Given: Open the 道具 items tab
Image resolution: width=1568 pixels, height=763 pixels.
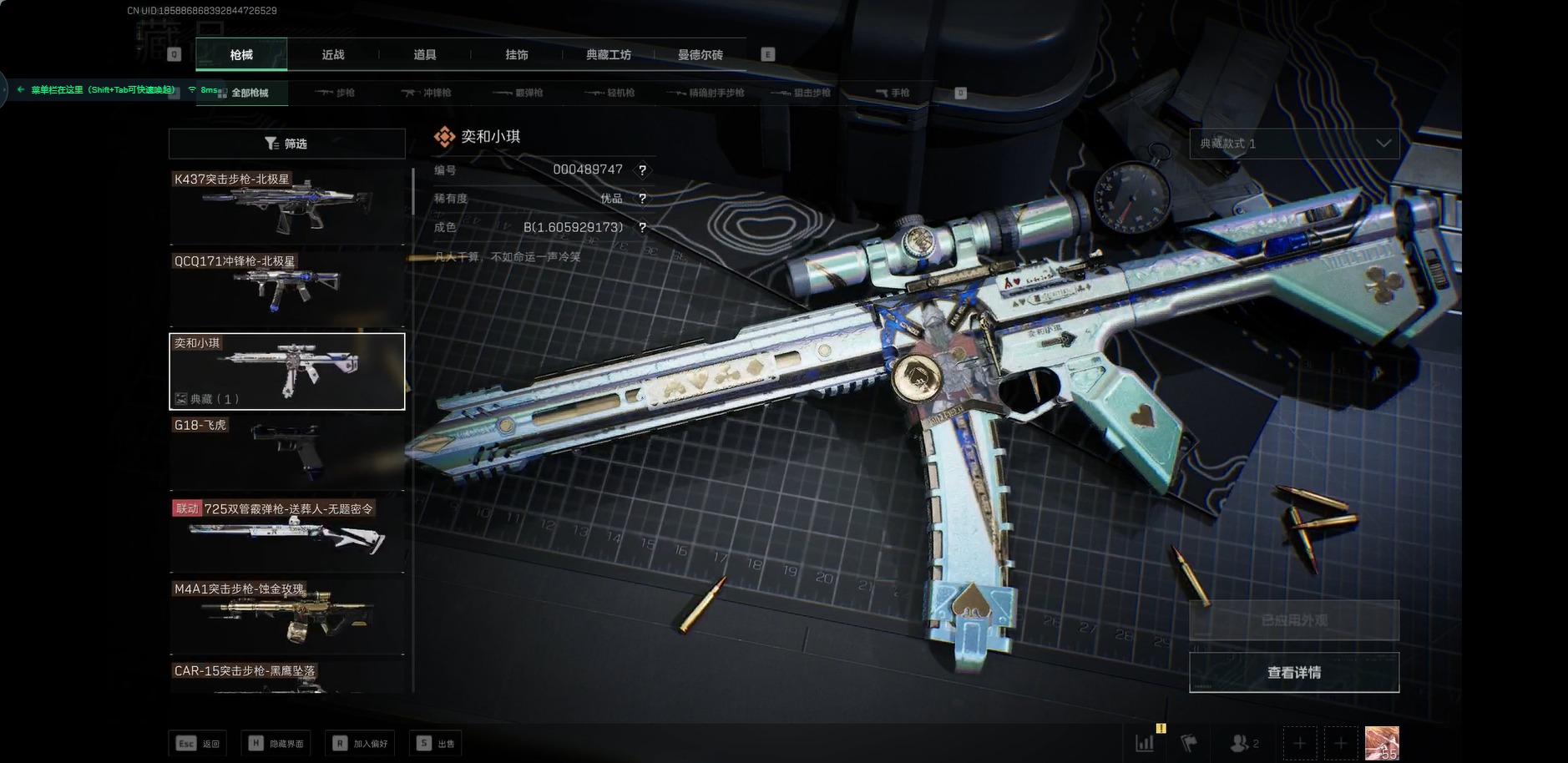Looking at the screenshot, I should pyautogui.click(x=425, y=55).
